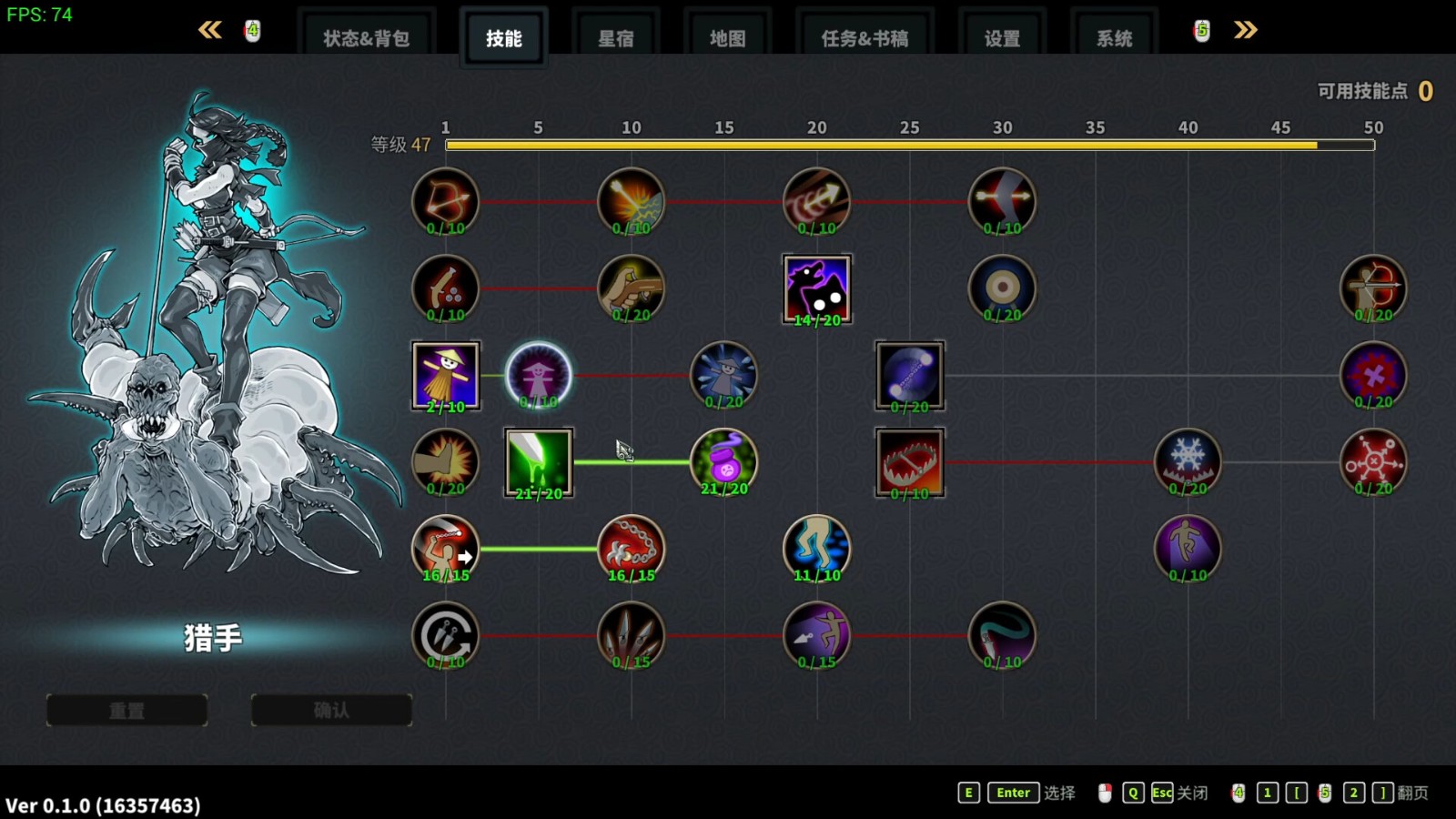The image size is (1456, 819).
Task: Select the green blade skill at 21/20
Action: [538, 462]
